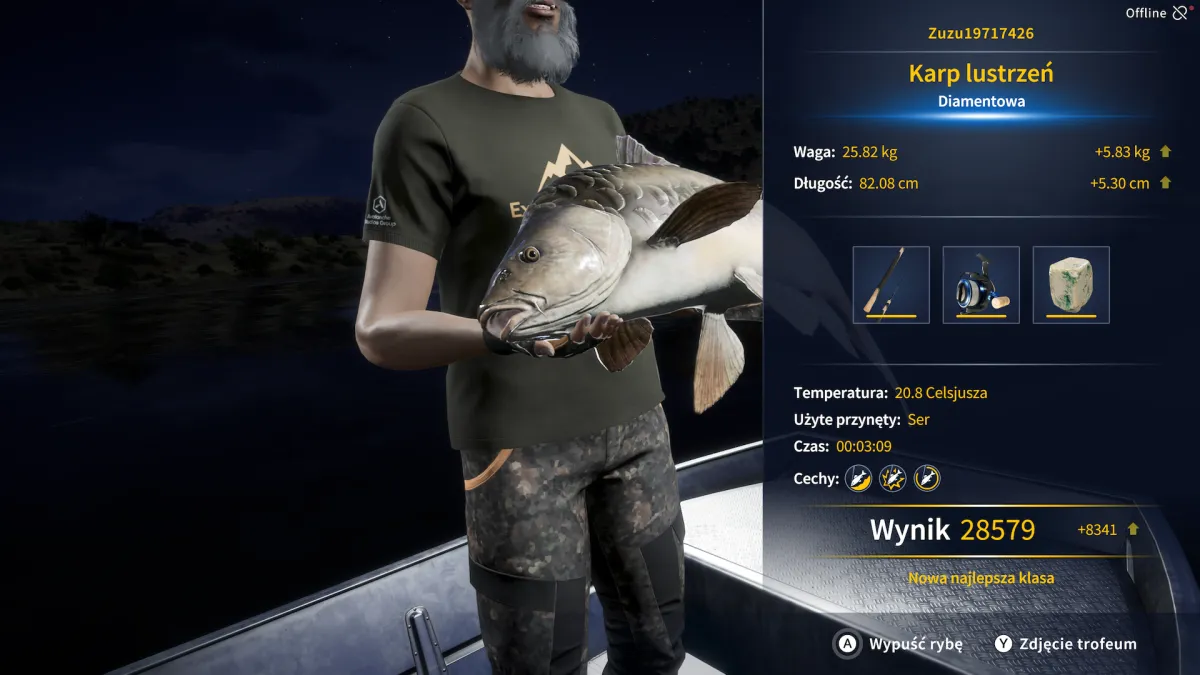Choose the Wypuść rybę option

(898, 644)
